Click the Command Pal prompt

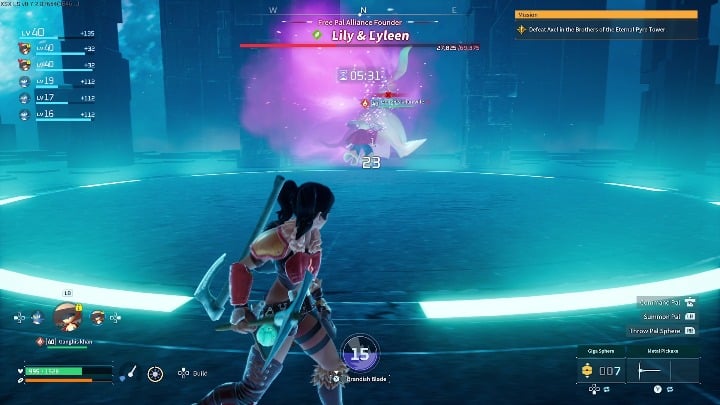(x=662, y=301)
